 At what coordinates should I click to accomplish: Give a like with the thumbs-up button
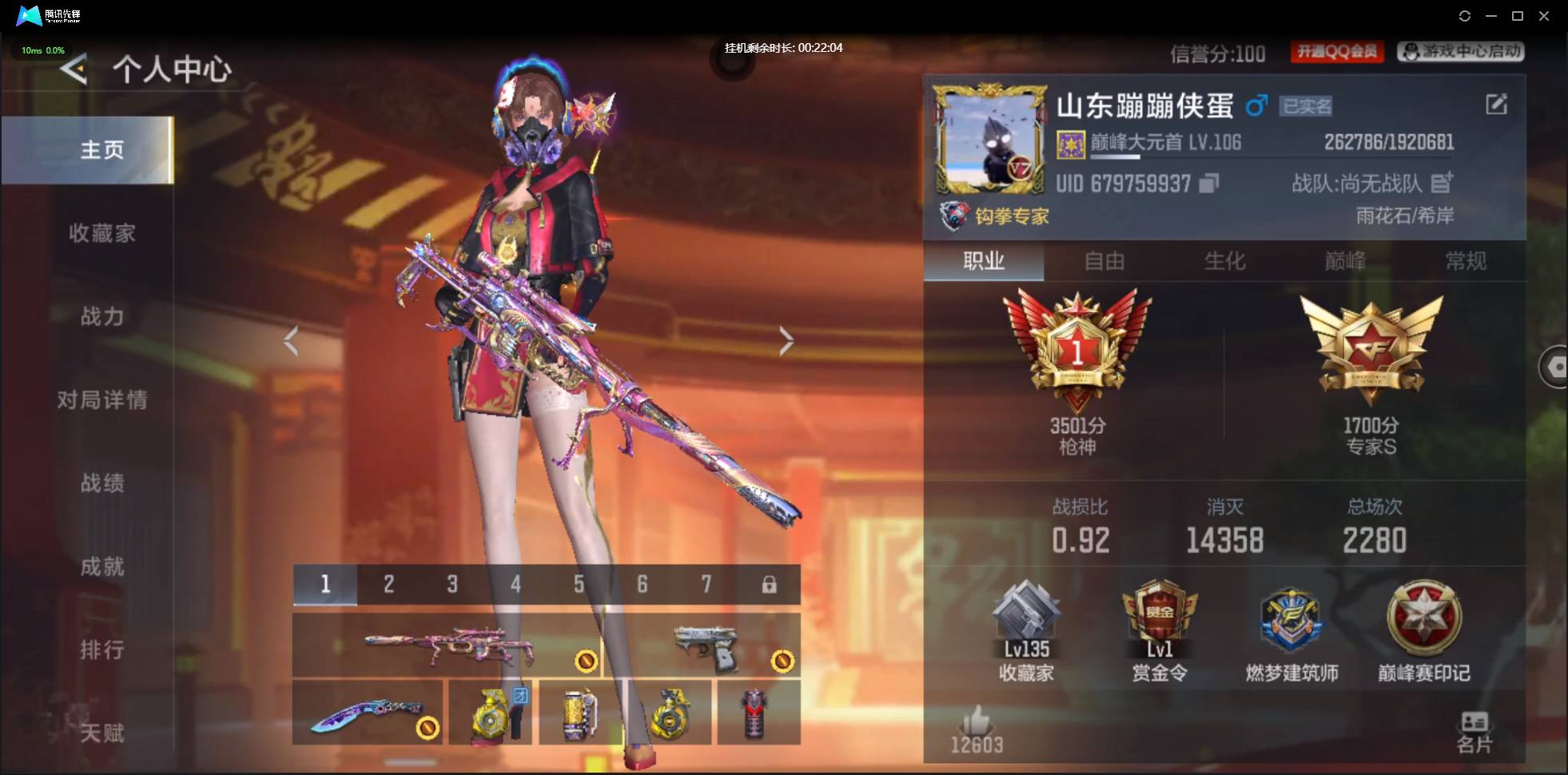(977, 721)
